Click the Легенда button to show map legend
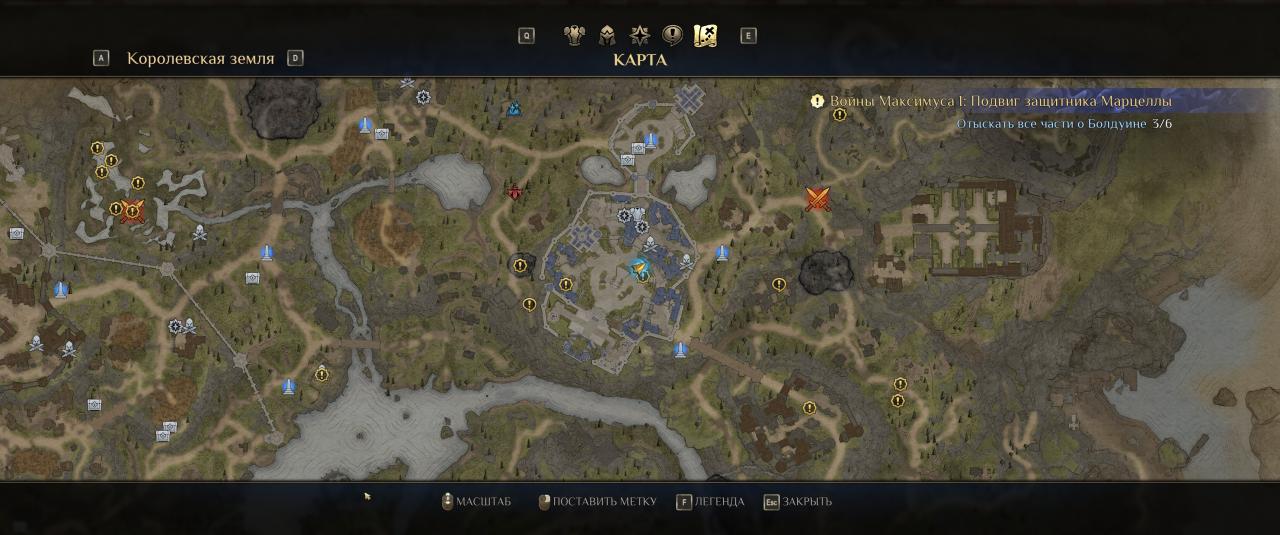1280x535 pixels. tap(711, 502)
